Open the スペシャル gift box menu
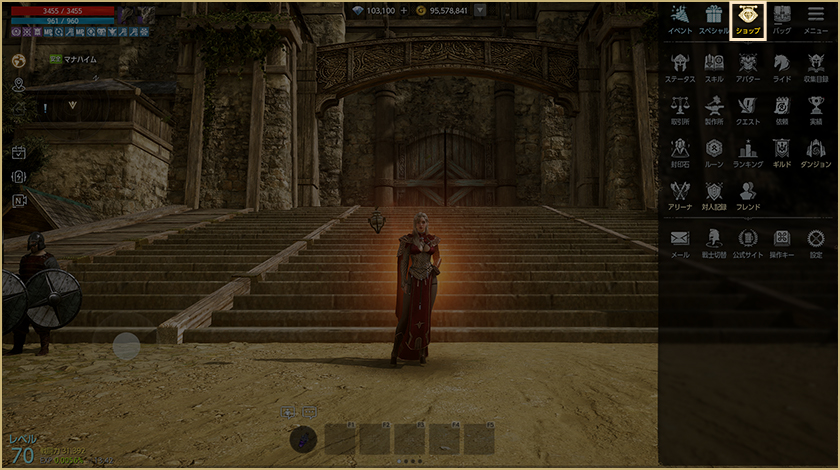Screen dimensions: 840x470 pos(714,19)
